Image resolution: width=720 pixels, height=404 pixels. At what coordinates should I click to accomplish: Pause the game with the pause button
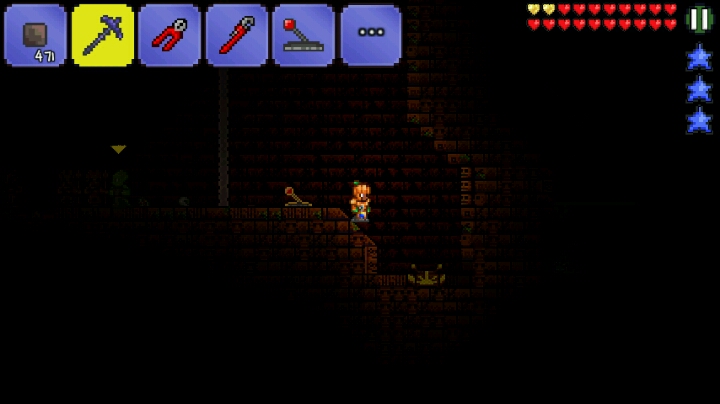(700, 18)
